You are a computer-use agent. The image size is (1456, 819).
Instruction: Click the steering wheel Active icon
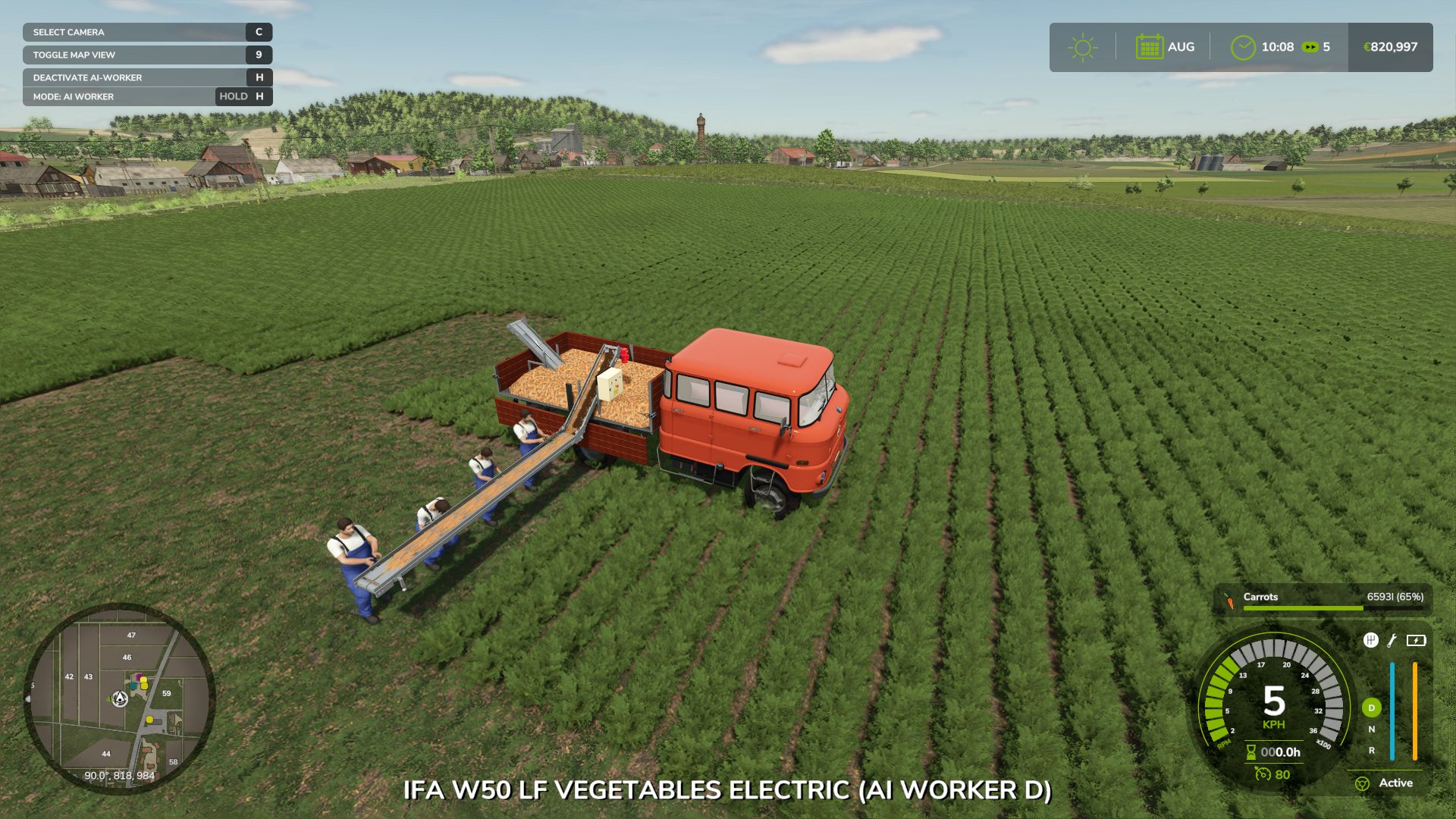pyautogui.click(x=1363, y=783)
